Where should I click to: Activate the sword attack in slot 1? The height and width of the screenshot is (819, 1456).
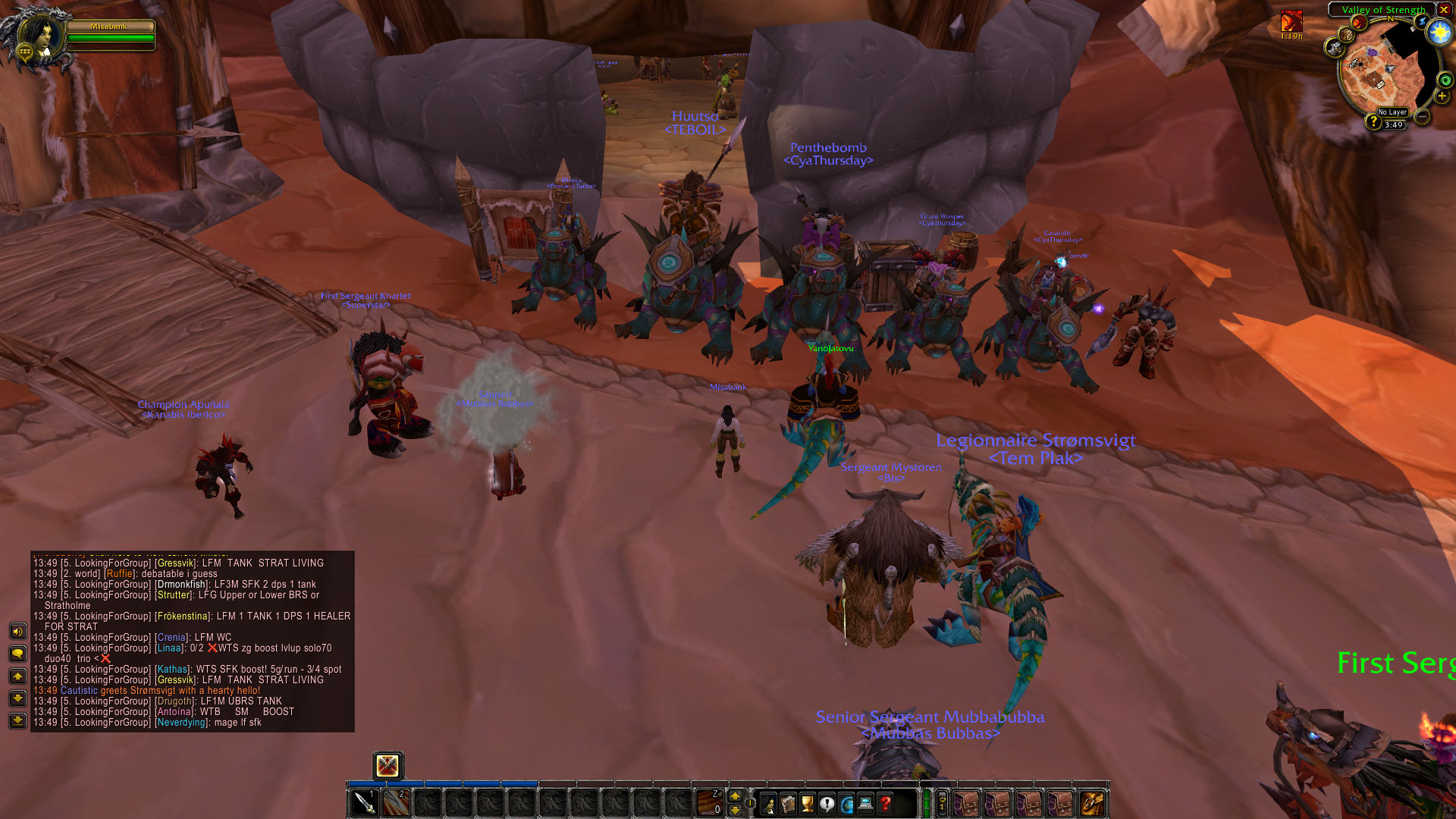click(x=365, y=803)
